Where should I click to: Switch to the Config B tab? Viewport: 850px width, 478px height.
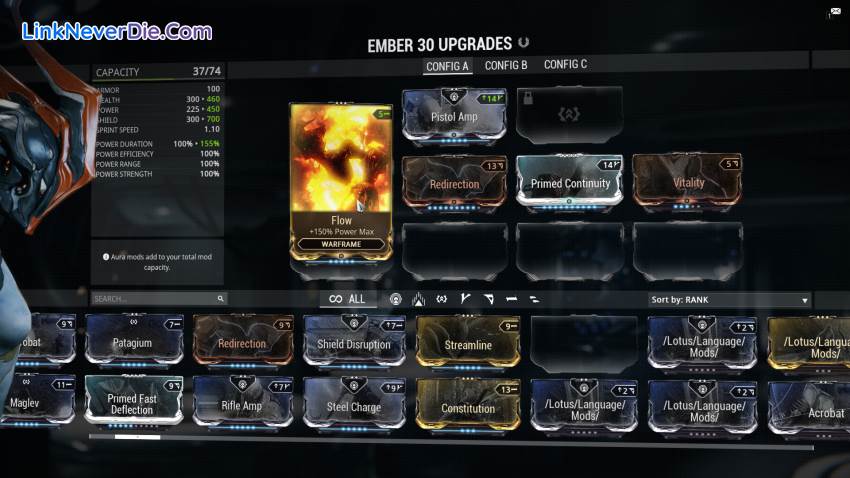pos(506,66)
